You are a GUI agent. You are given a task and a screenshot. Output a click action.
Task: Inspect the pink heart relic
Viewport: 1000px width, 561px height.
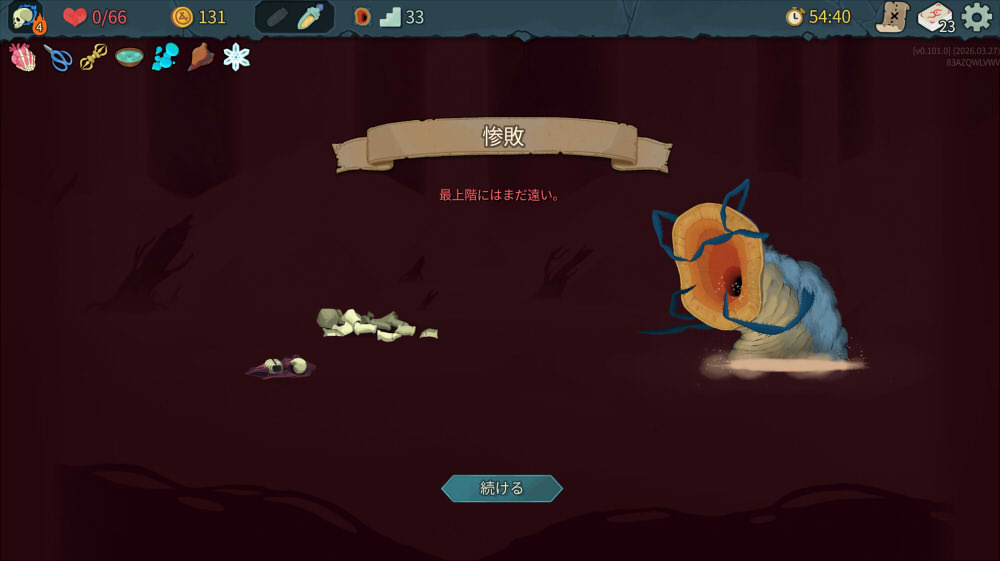click(23, 57)
